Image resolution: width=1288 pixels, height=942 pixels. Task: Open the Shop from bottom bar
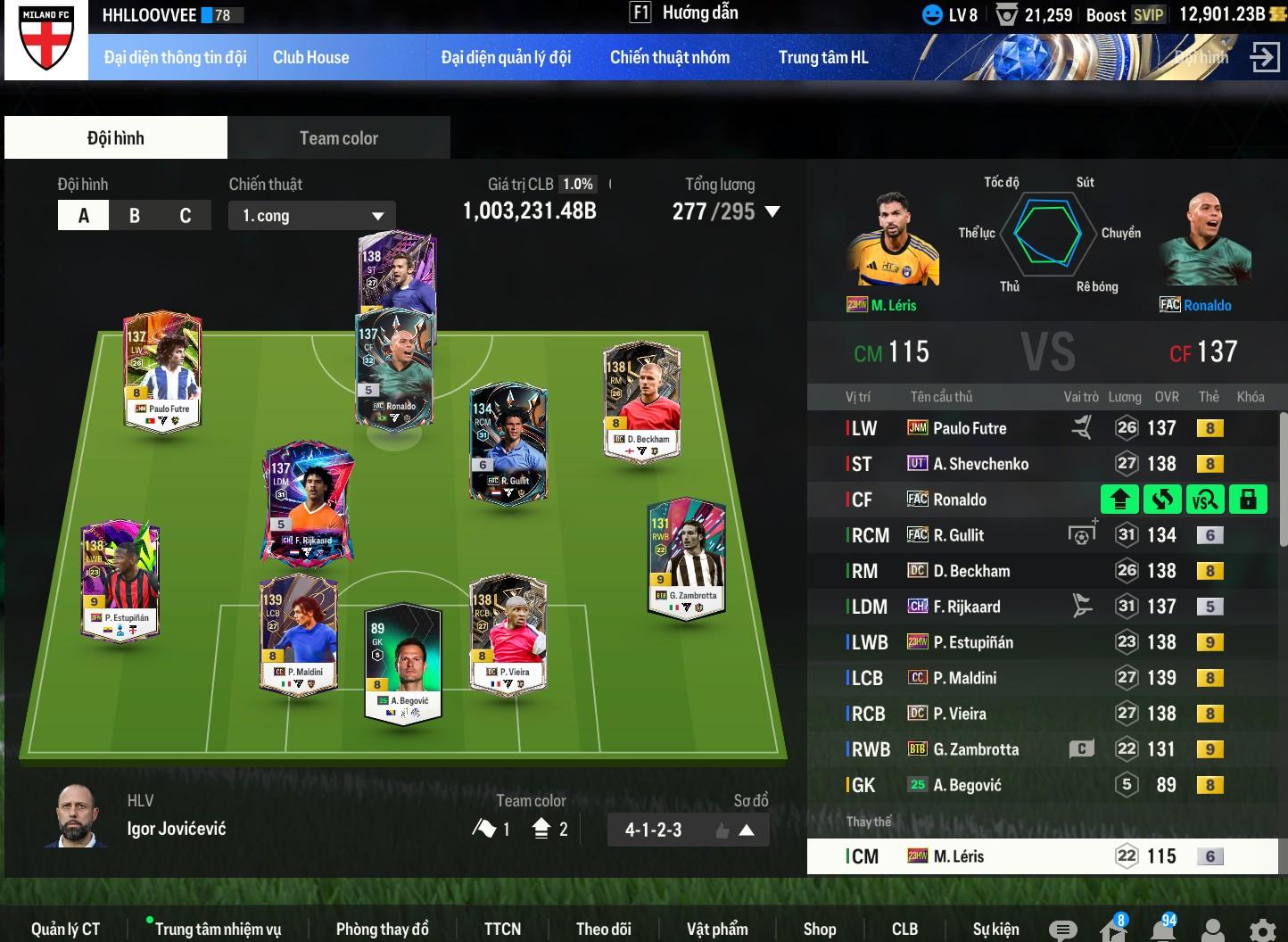819,929
